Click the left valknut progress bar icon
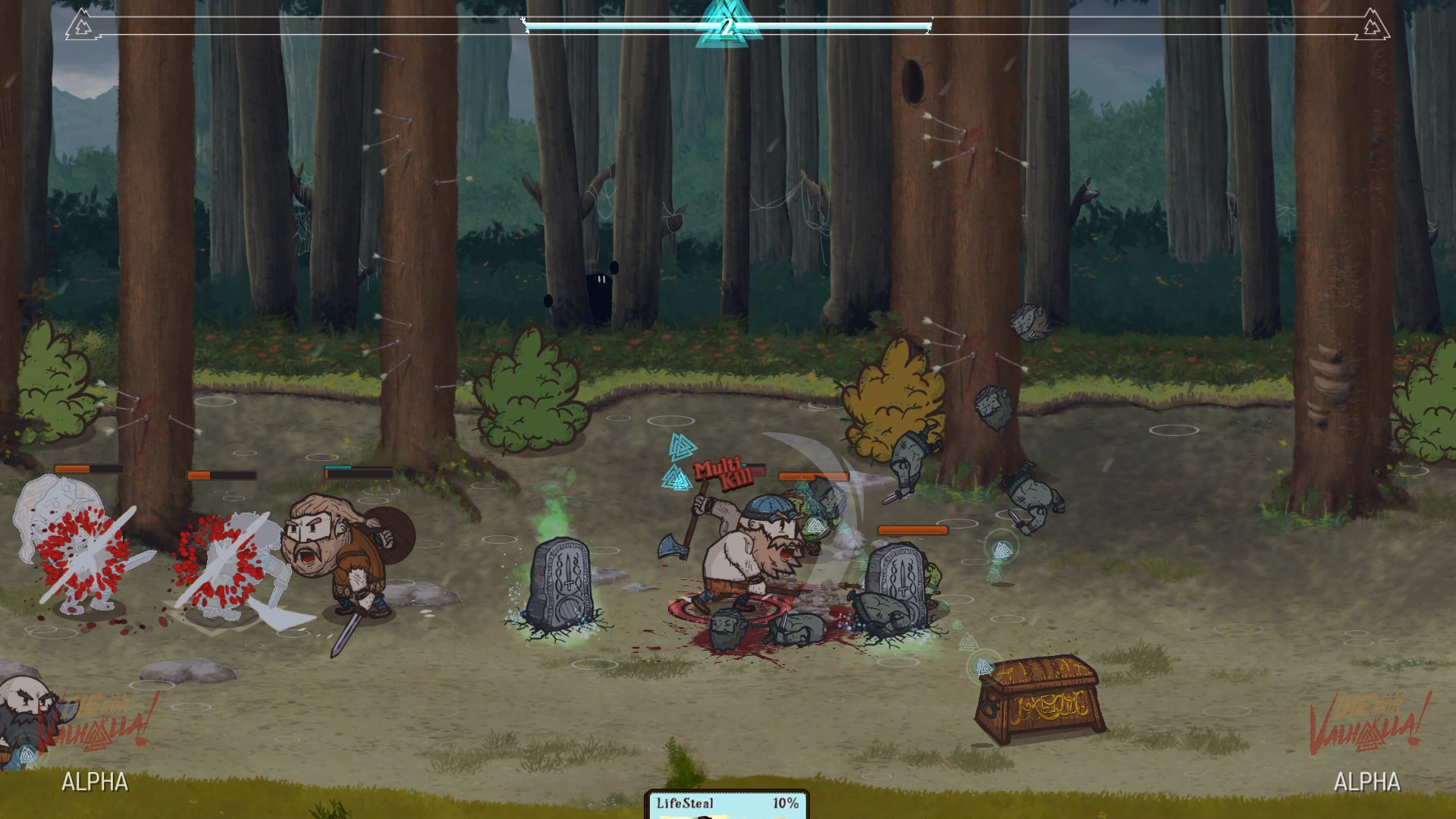Viewport: 1456px width, 819px height. pyautogui.click(x=78, y=24)
